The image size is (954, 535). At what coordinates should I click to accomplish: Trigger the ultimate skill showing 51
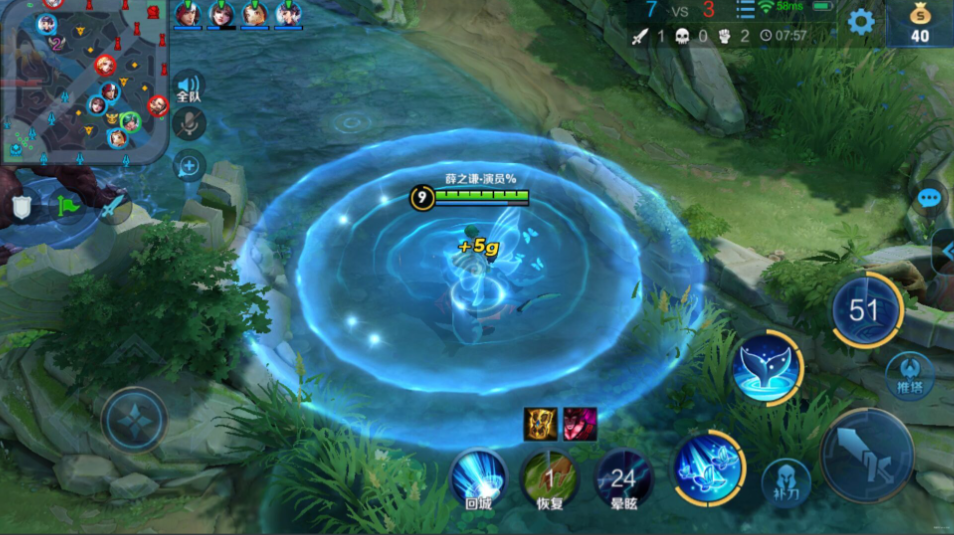(x=866, y=310)
